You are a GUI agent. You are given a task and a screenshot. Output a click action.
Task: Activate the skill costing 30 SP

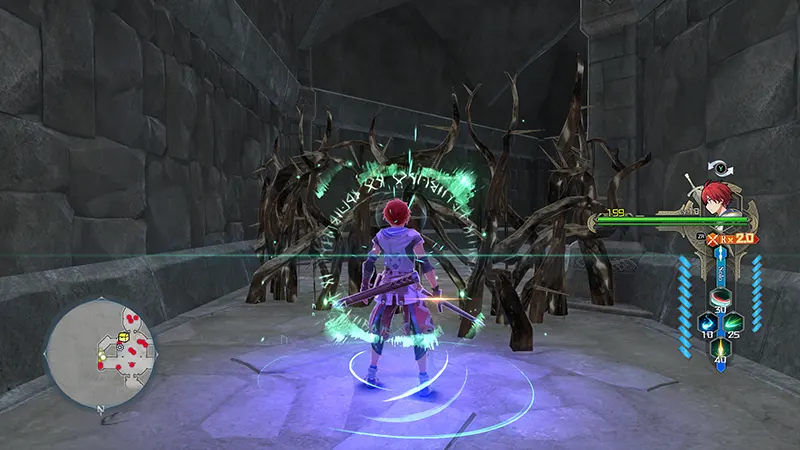719,299
